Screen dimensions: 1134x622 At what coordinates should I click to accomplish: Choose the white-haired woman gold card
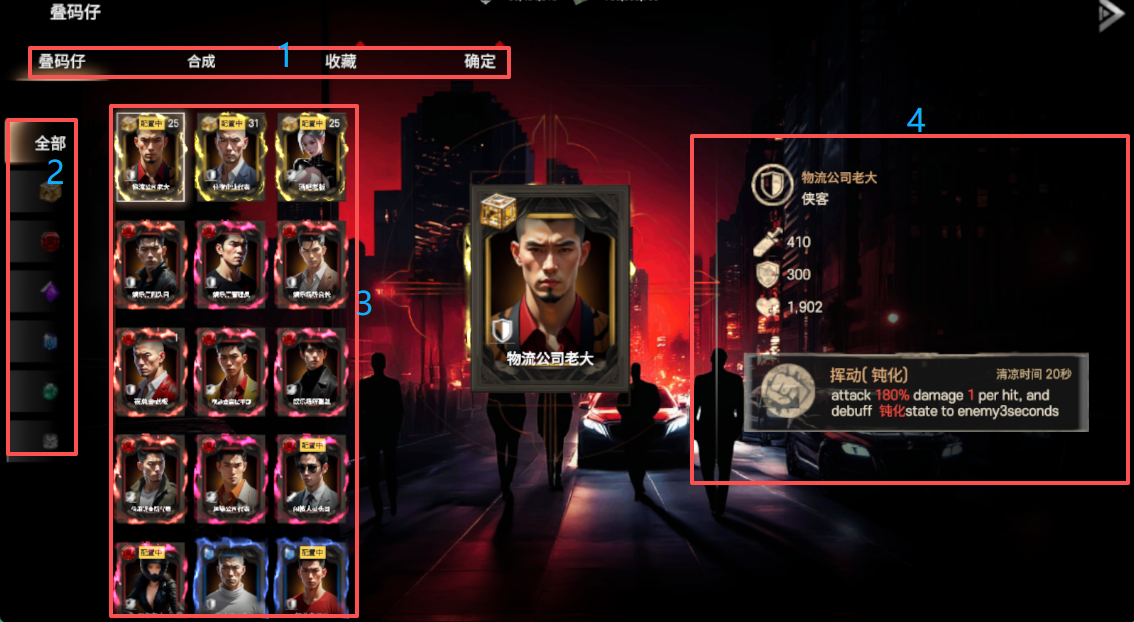tap(311, 156)
